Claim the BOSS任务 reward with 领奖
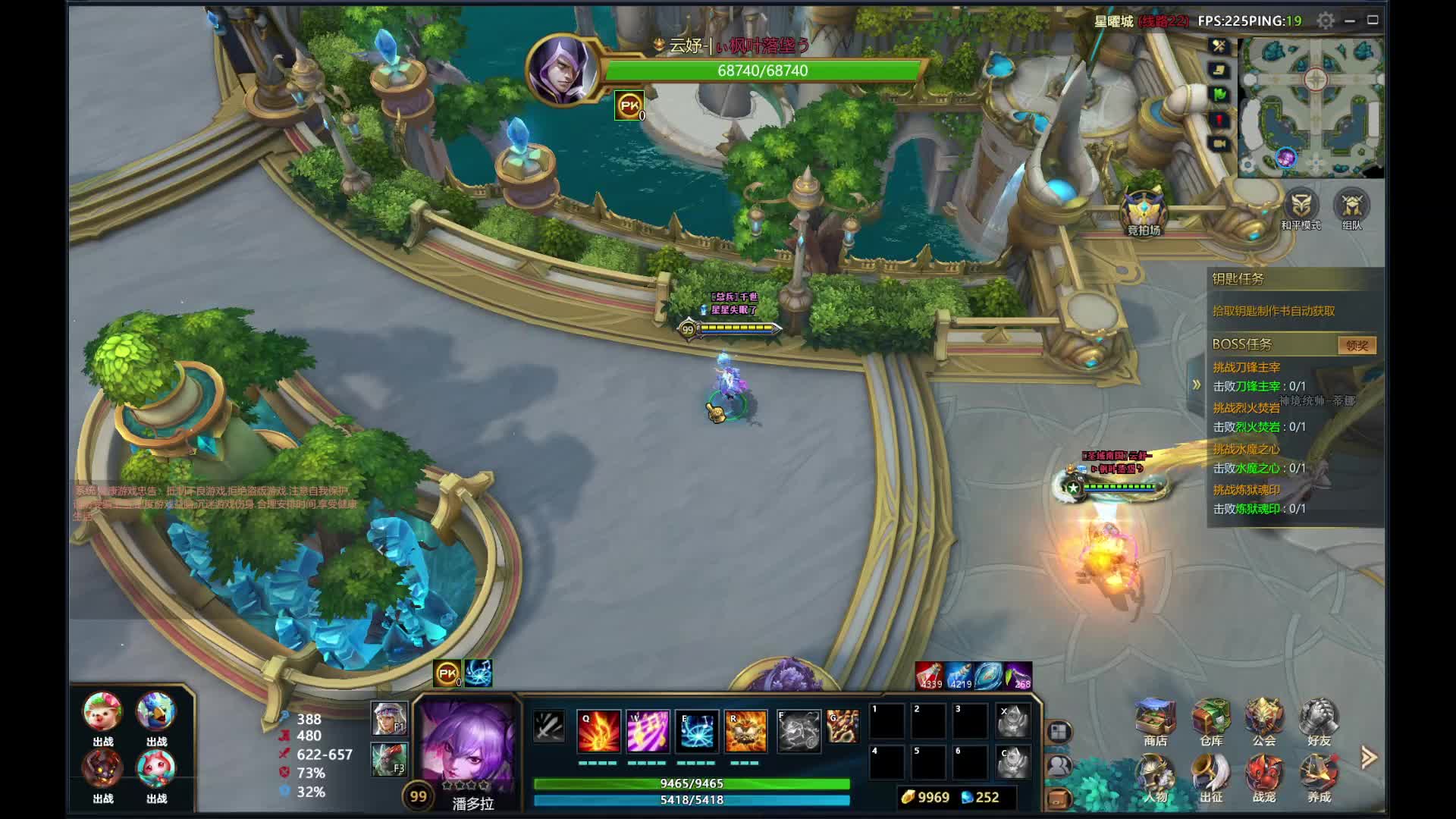This screenshot has height=819, width=1456. coord(1356,346)
